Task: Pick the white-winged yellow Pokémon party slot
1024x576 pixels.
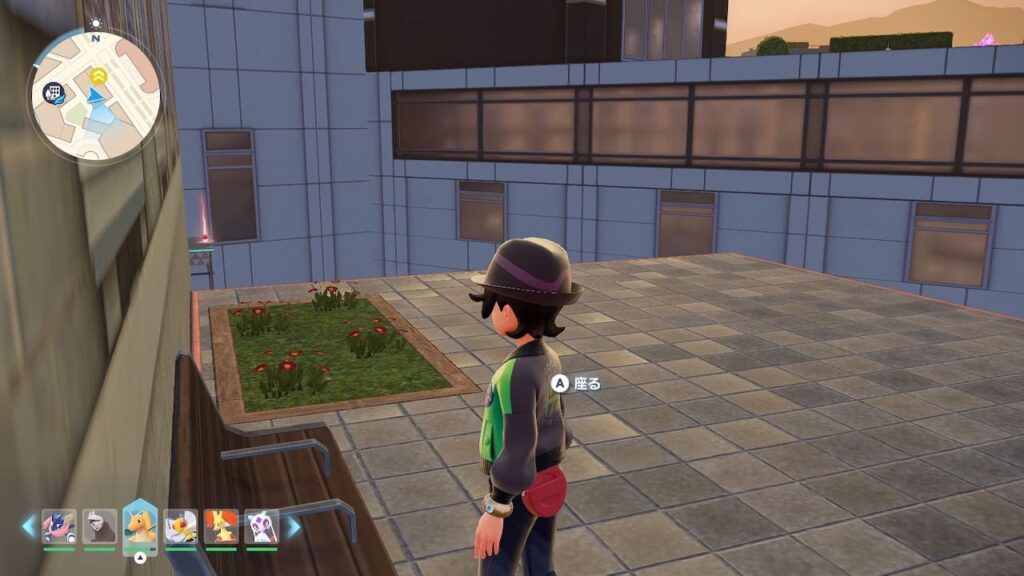Action: pos(180,525)
